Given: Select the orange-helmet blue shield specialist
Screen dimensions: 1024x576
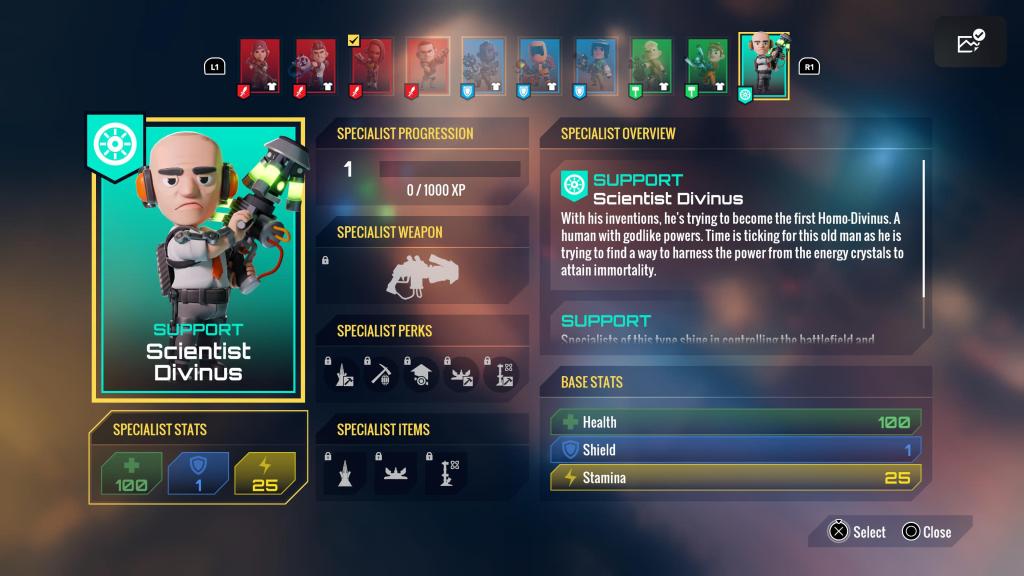Looking at the screenshot, I should 539,64.
